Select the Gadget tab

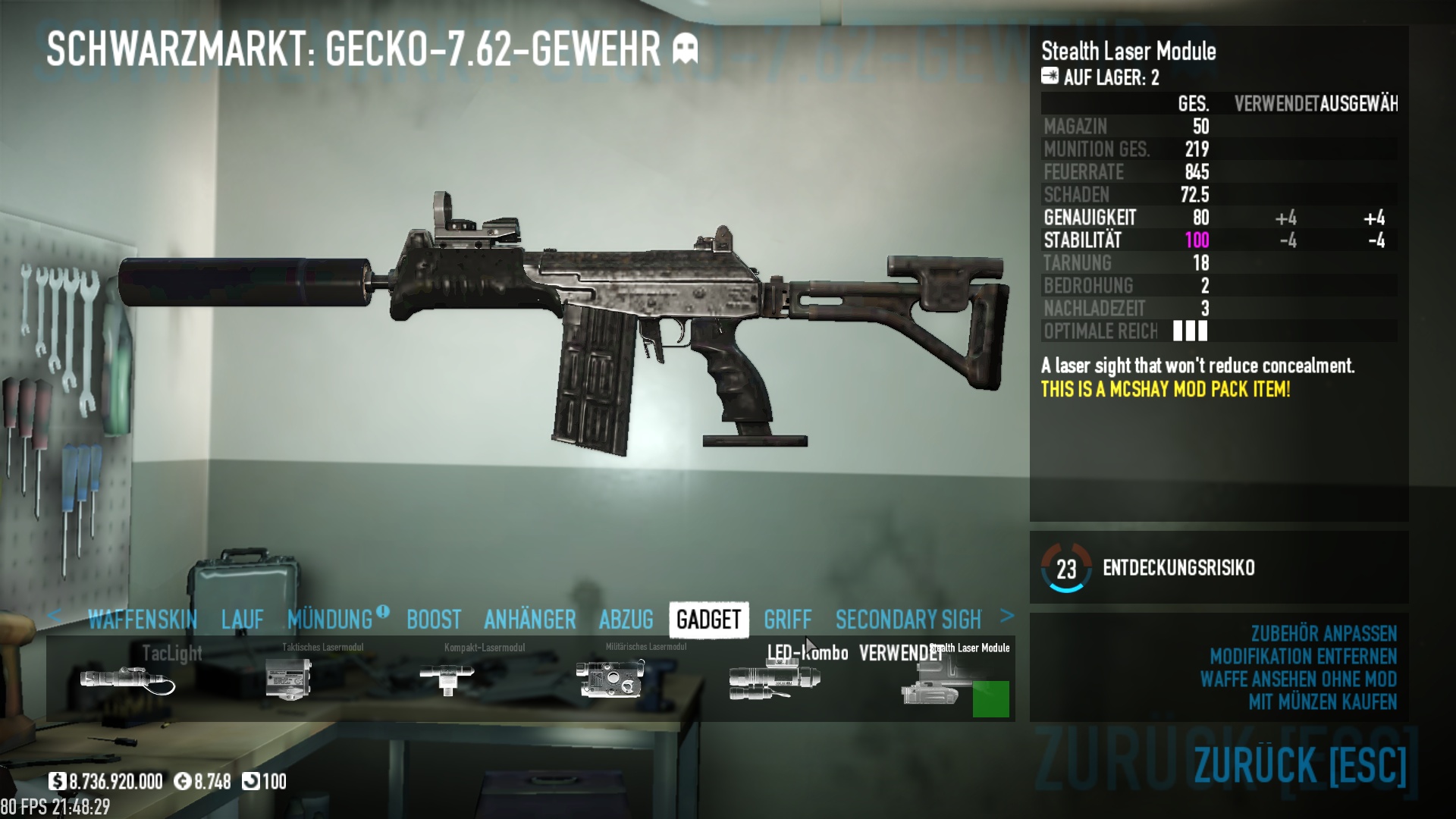point(708,620)
